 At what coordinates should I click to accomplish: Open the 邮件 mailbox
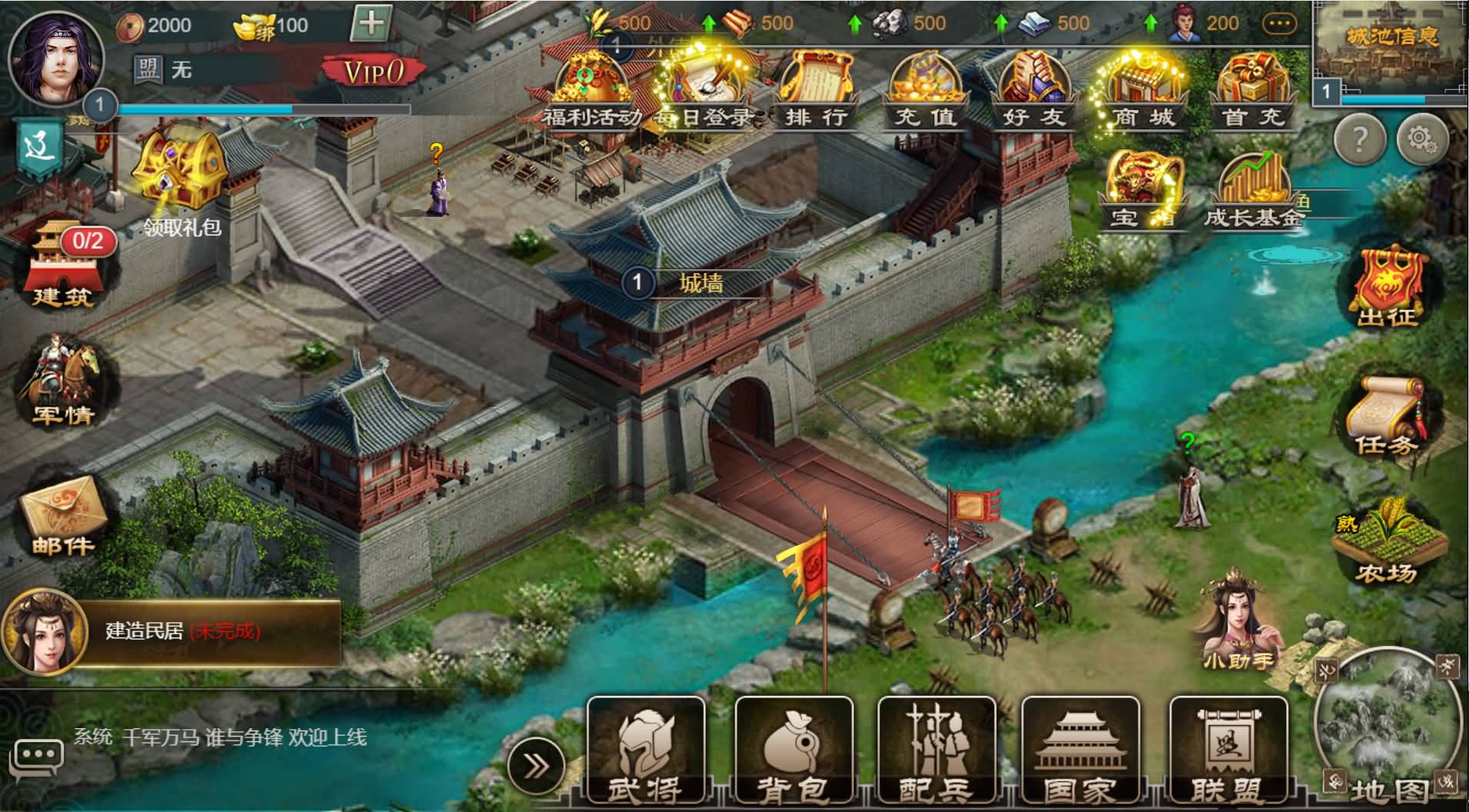pos(63,514)
